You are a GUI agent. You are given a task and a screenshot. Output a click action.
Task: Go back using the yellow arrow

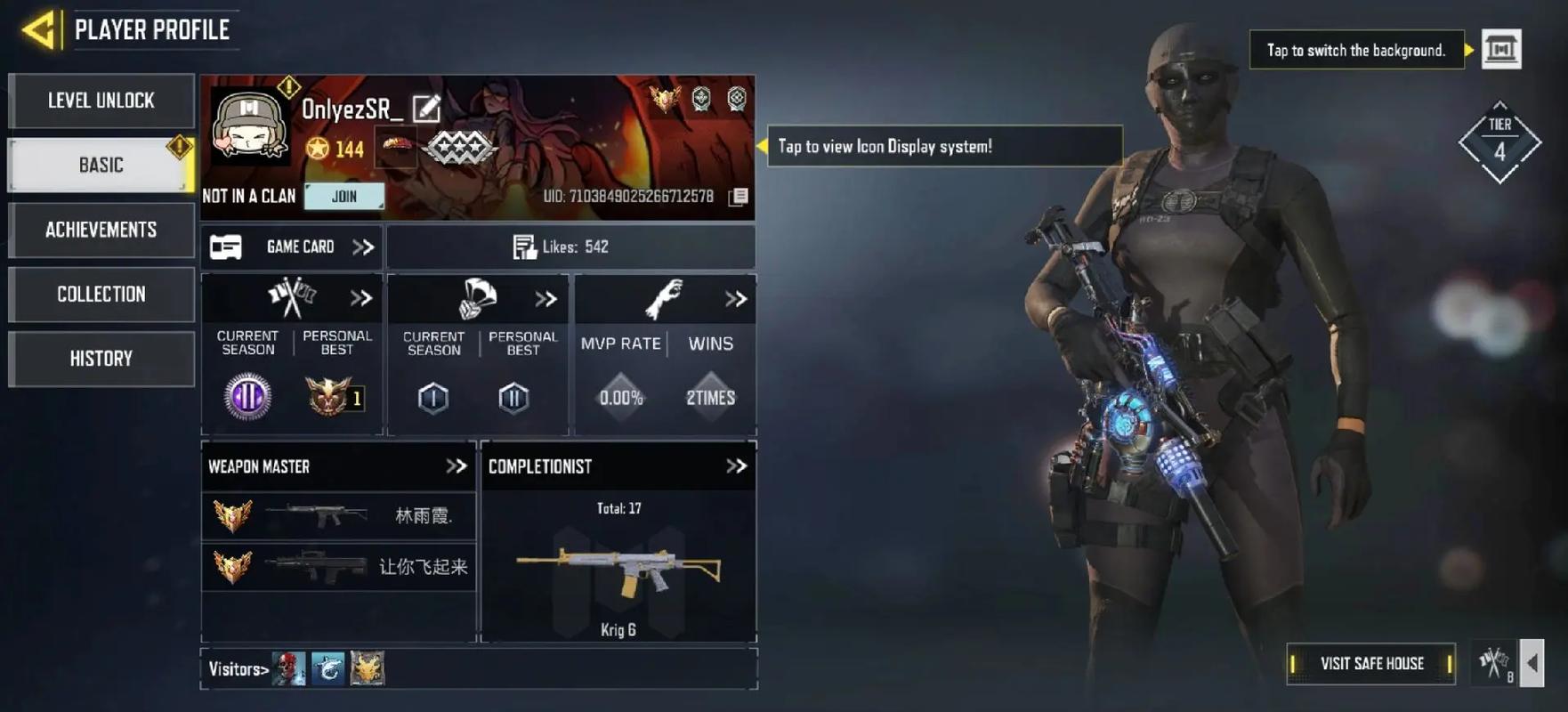pyautogui.click(x=38, y=30)
